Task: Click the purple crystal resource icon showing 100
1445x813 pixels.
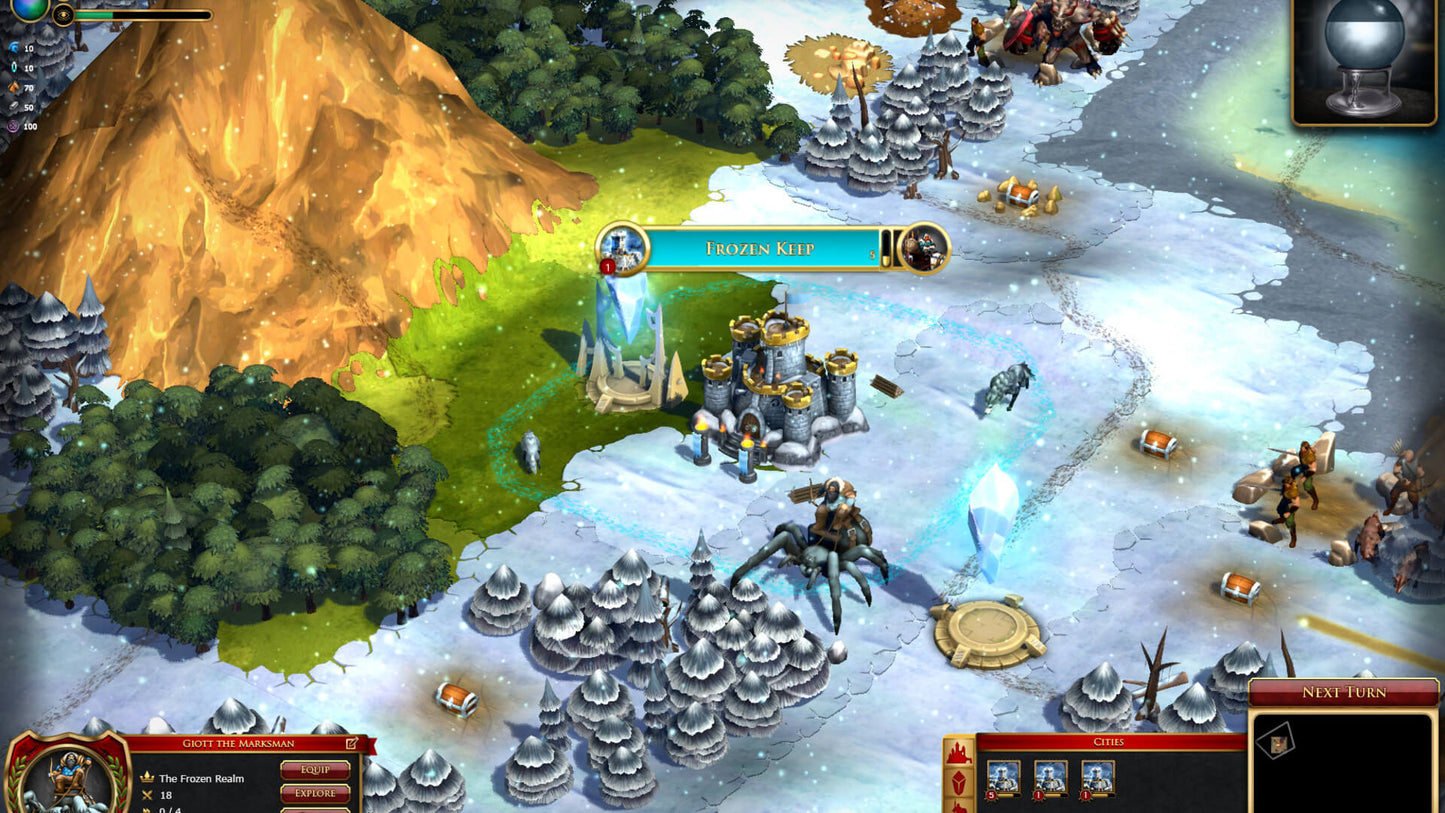Action: coord(12,126)
